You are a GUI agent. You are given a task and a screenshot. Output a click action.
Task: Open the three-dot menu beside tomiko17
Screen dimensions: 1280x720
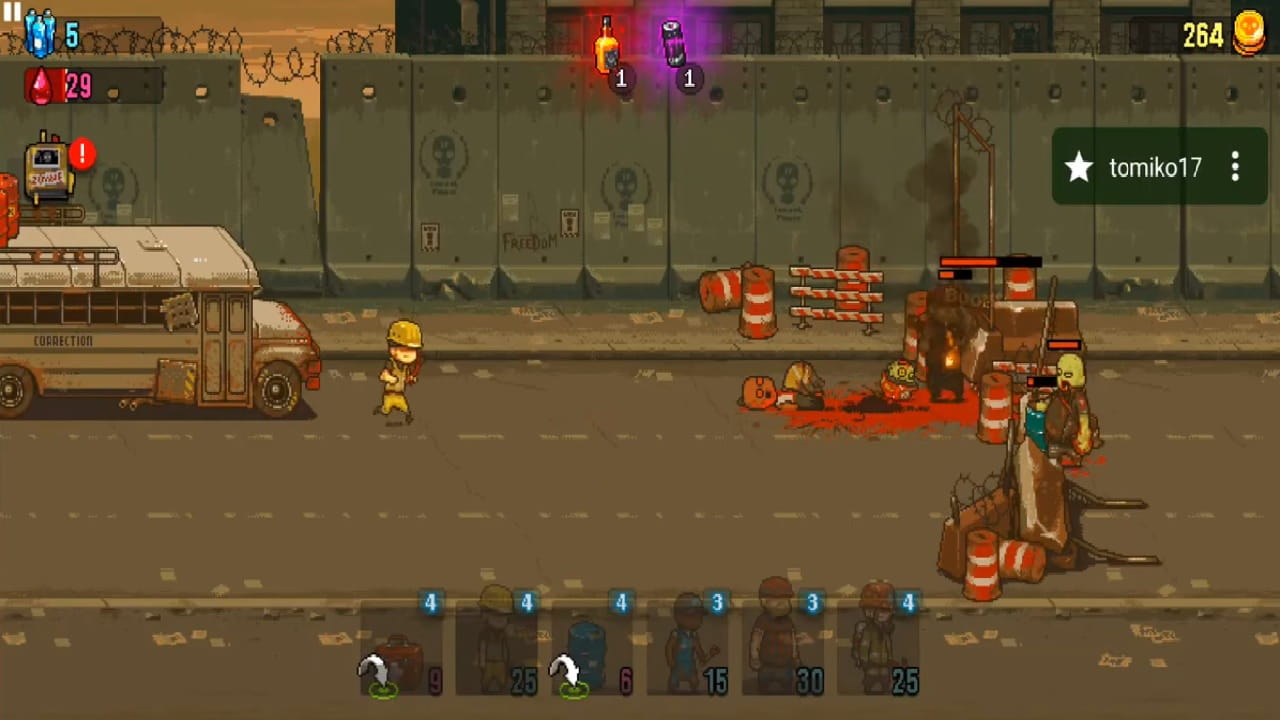[x=1236, y=168]
